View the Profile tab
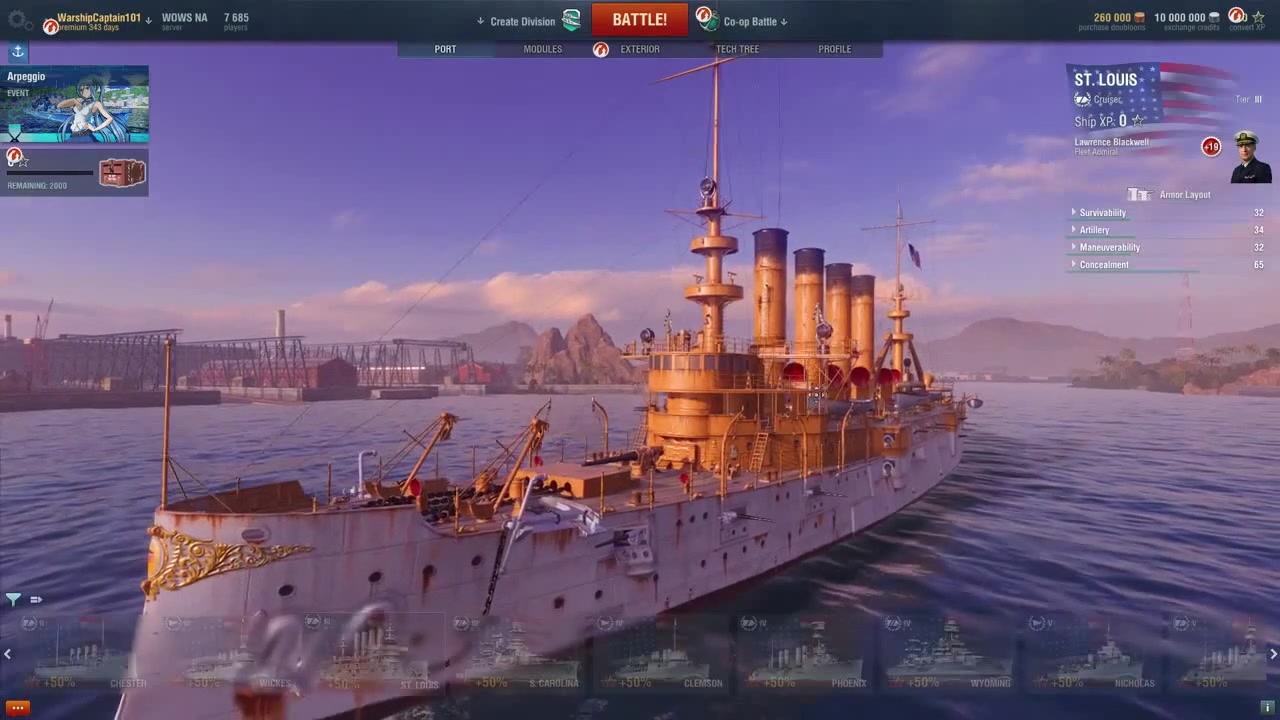Screen dimensions: 1280x720 coord(834,49)
